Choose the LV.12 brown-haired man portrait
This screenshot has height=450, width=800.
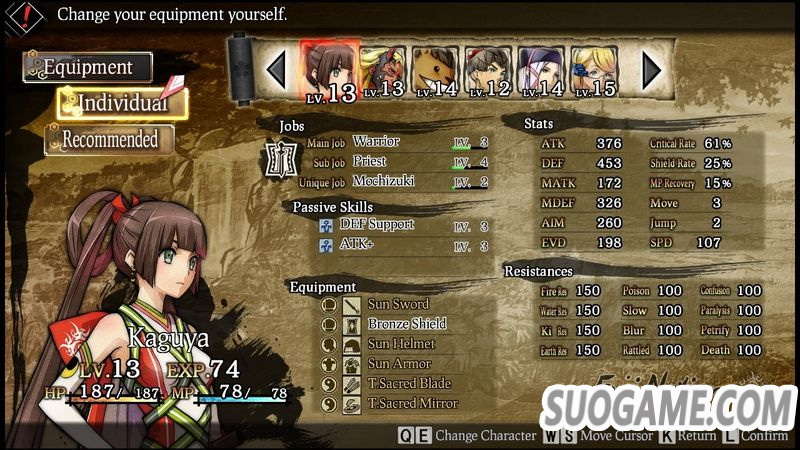point(489,70)
